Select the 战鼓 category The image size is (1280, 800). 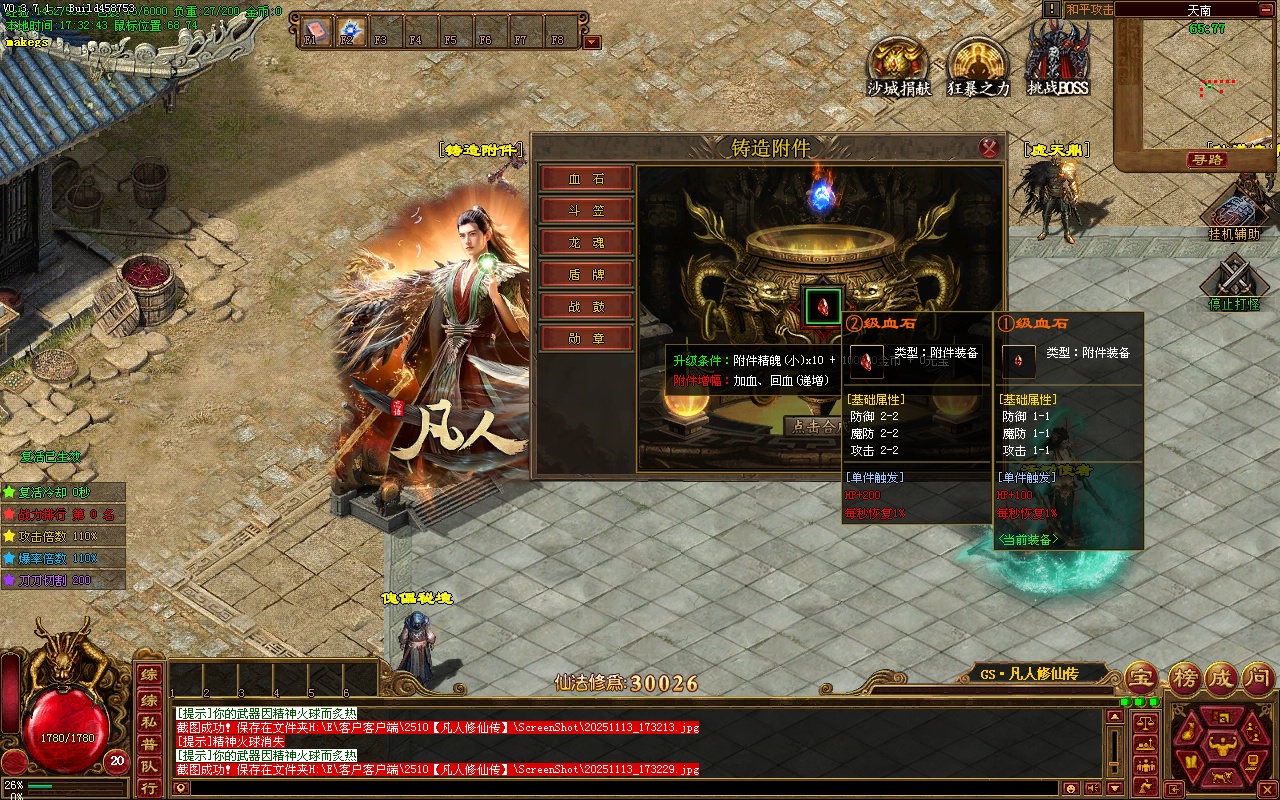(x=587, y=307)
